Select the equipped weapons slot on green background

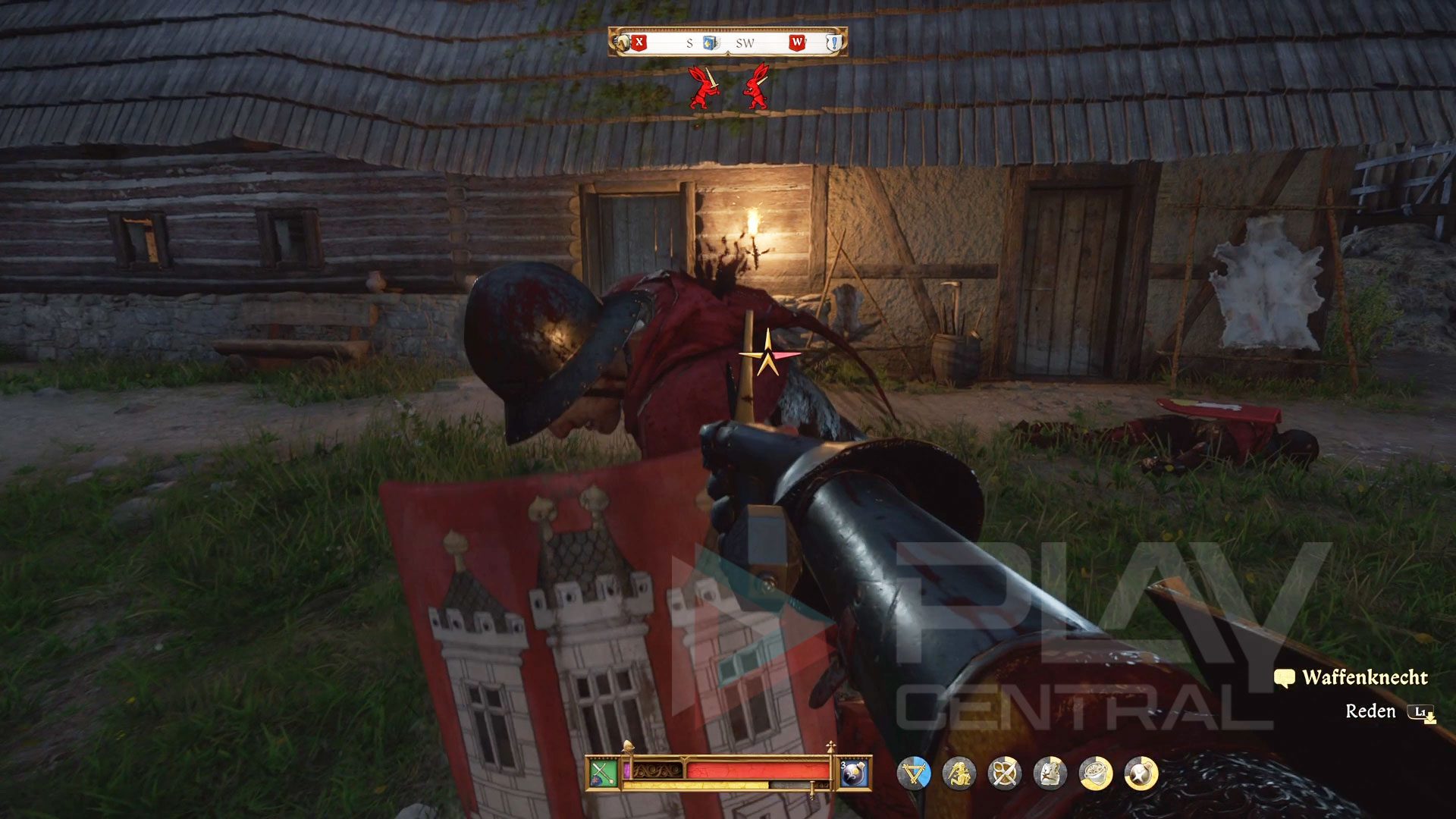pos(604,774)
